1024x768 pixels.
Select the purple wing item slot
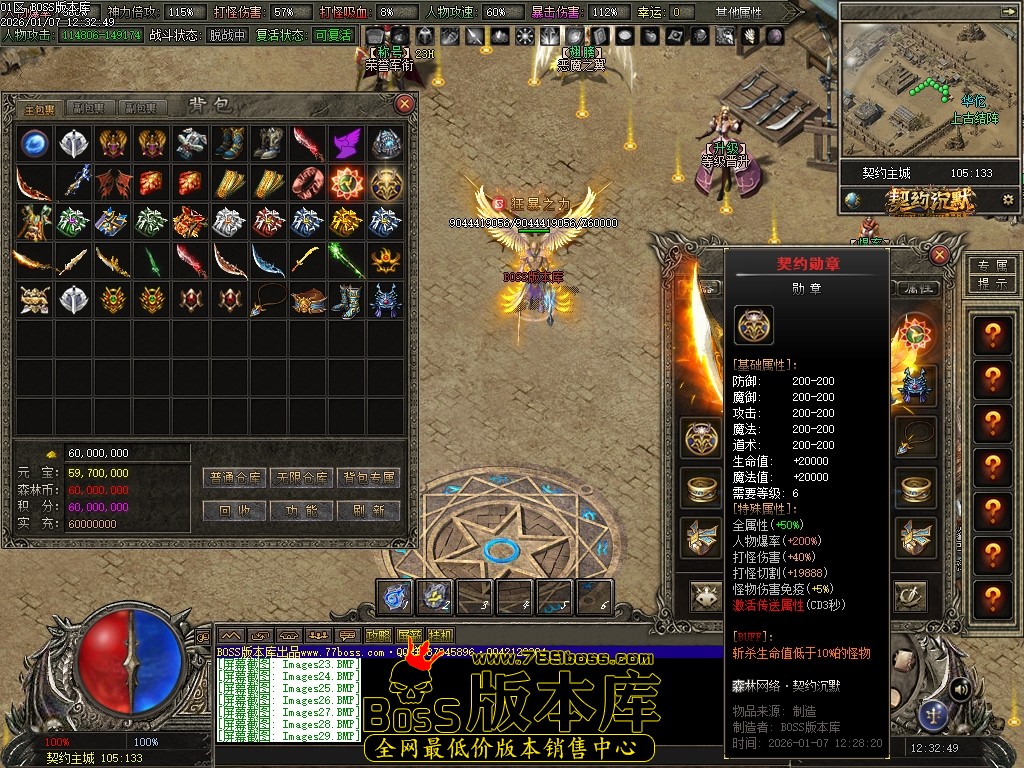(x=347, y=143)
